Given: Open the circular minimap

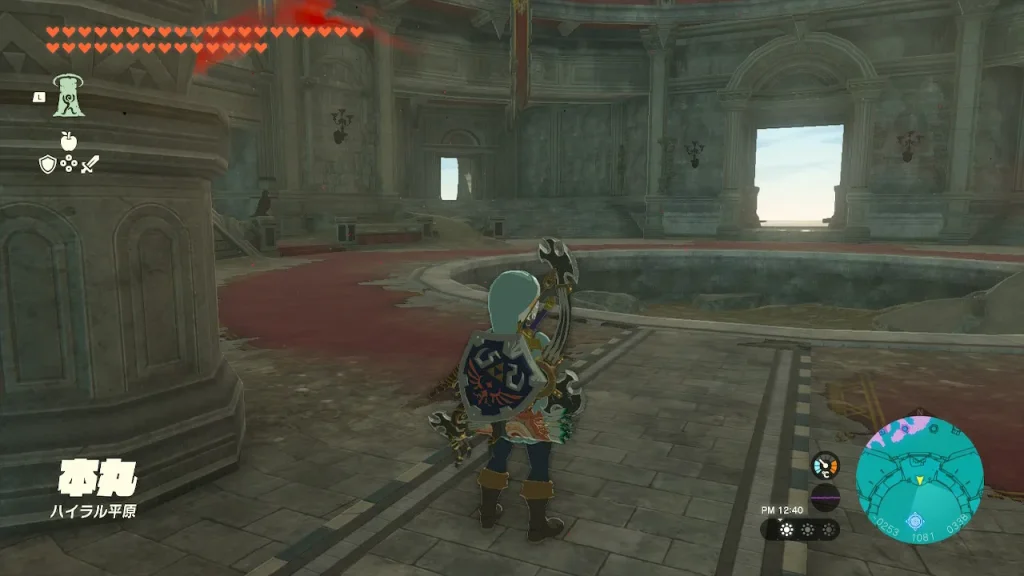Looking at the screenshot, I should point(919,479).
